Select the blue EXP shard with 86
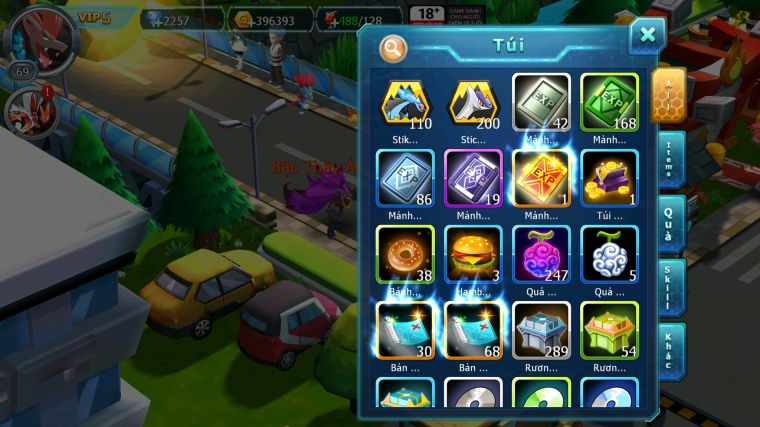Viewport: 760px width, 427px height. pos(405,180)
